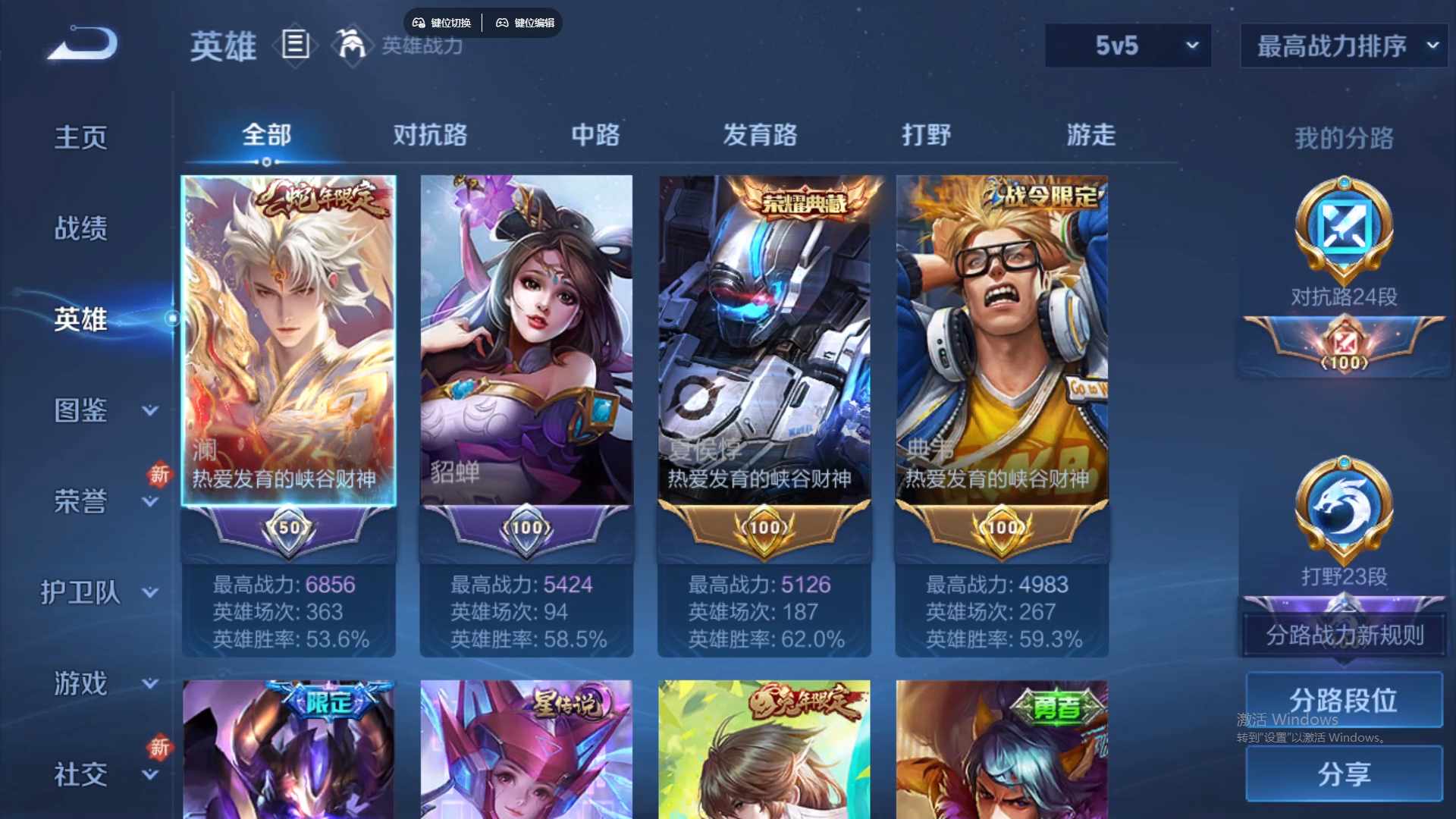The width and height of the screenshot is (1456, 819).
Task: Click the 分路段位 button
Action: pos(1343,699)
